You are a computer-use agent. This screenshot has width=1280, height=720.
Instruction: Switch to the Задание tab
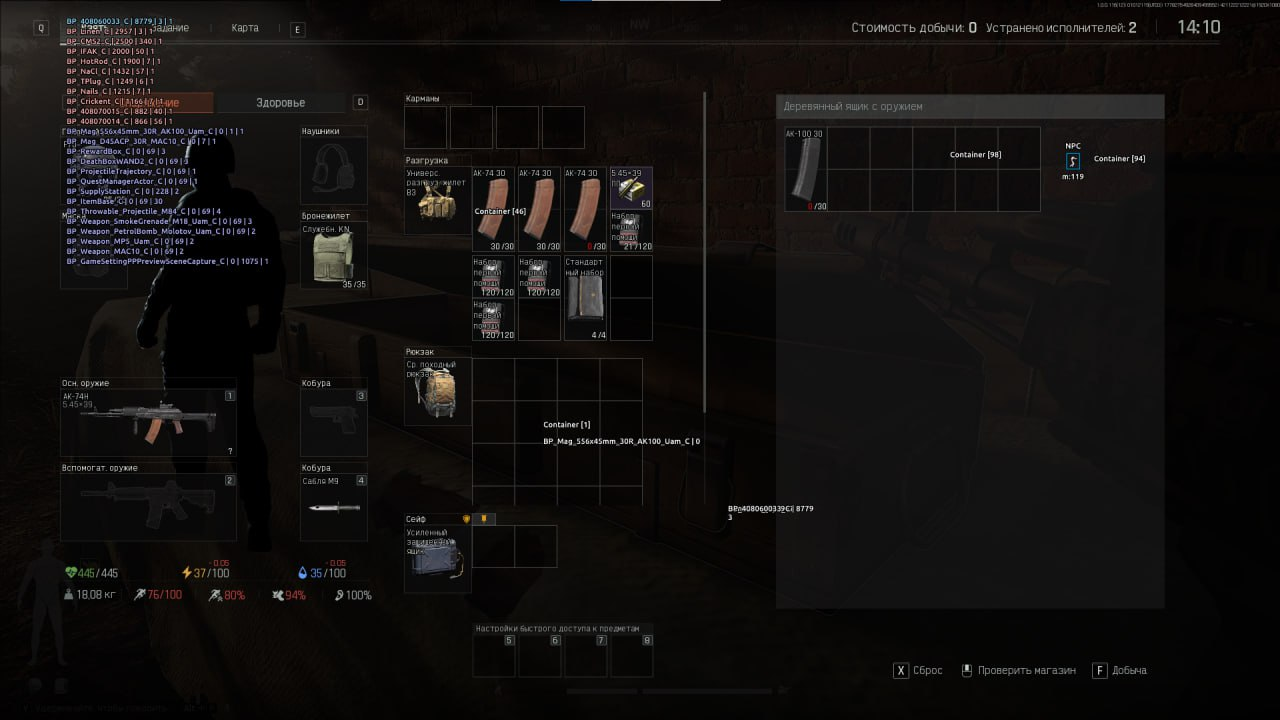pyautogui.click(x=170, y=28)
